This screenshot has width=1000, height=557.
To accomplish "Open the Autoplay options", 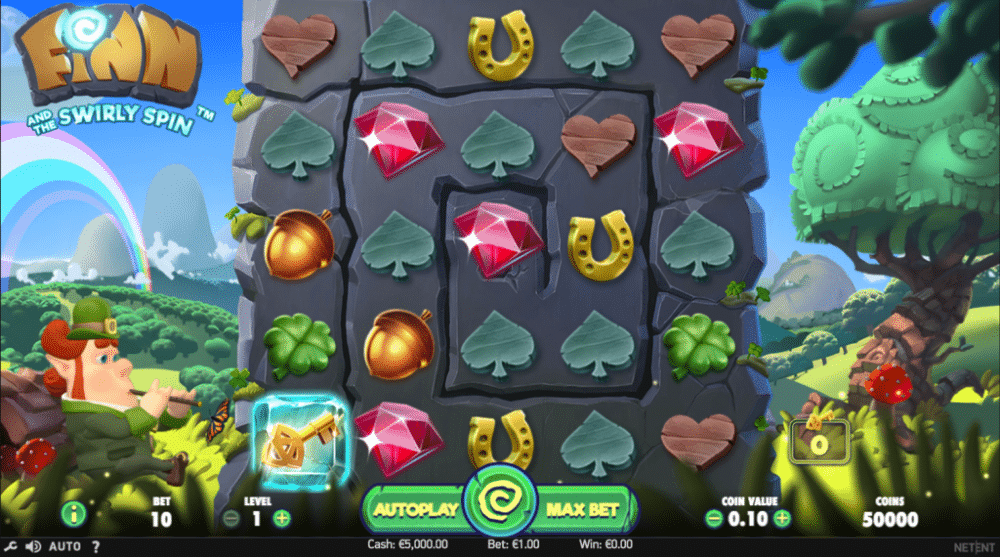I will (415, 509).
